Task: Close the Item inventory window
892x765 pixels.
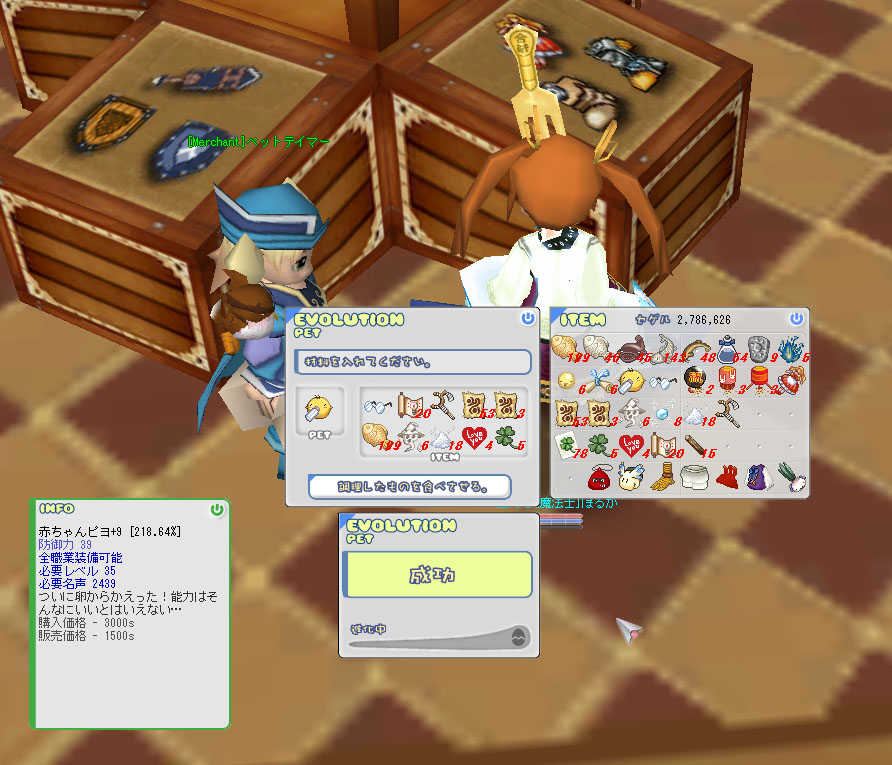Action: point(796,318)
